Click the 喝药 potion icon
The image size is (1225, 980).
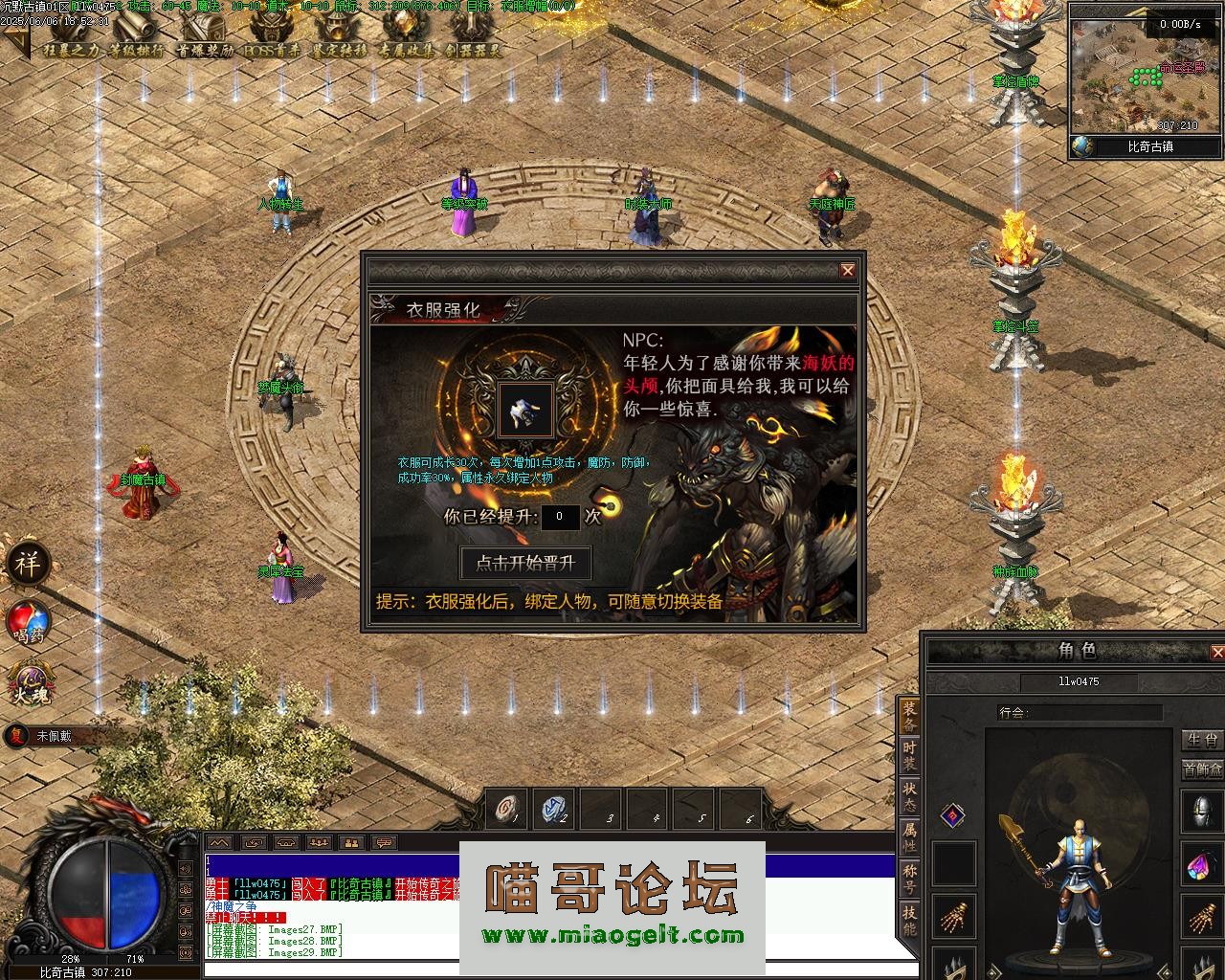[x=28, y=620]
